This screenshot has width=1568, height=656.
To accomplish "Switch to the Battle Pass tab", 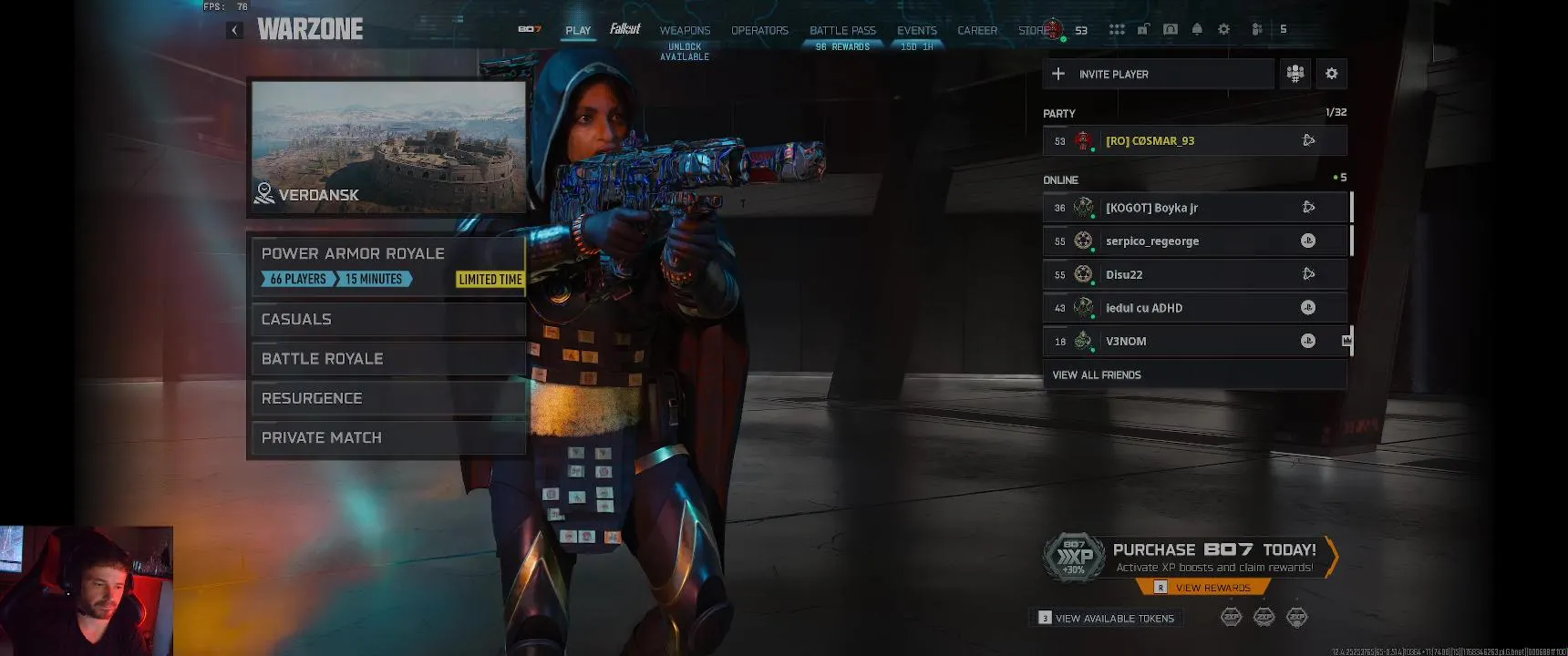I will pyautogui.click(x=842, y=31).
